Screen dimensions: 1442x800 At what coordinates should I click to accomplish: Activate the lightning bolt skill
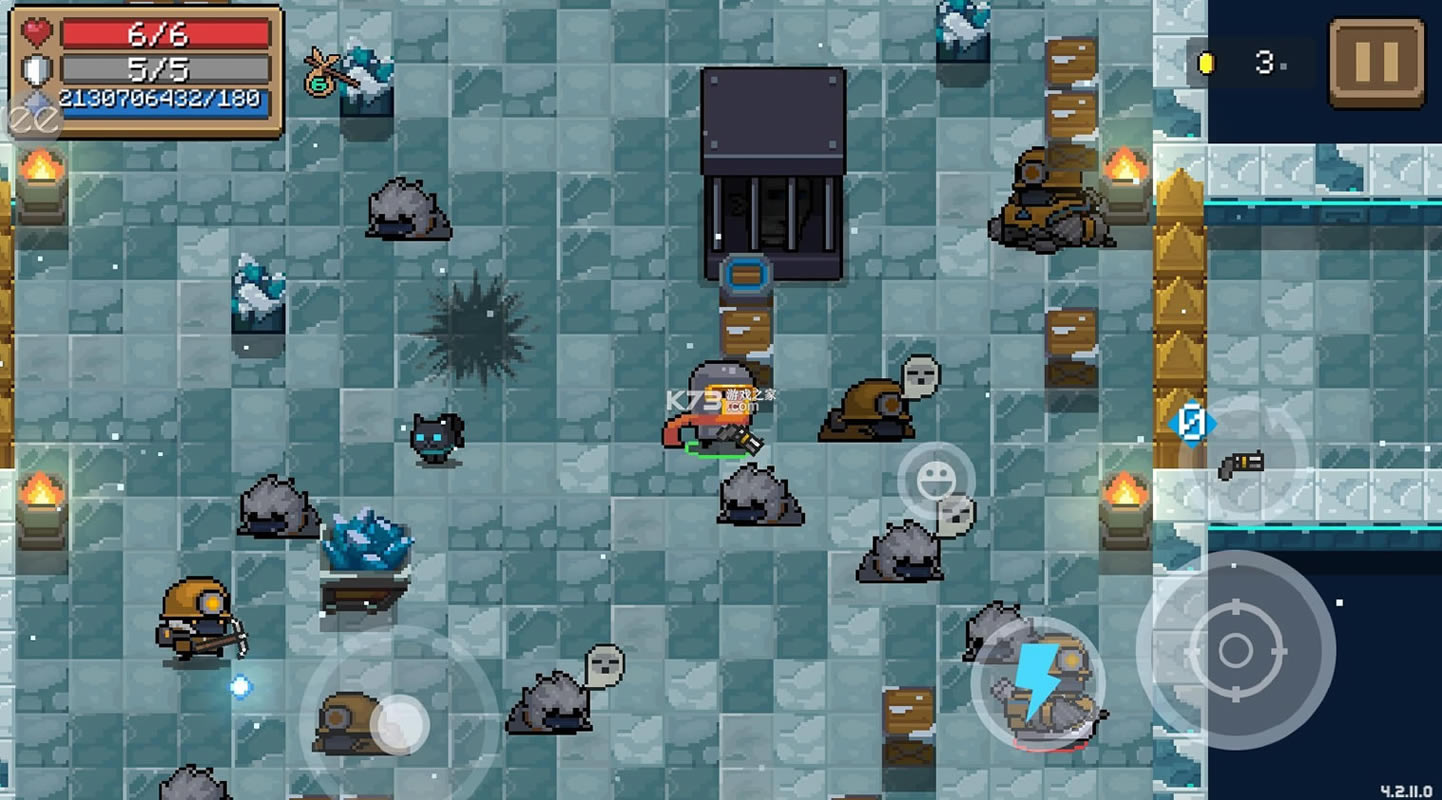1038,683
